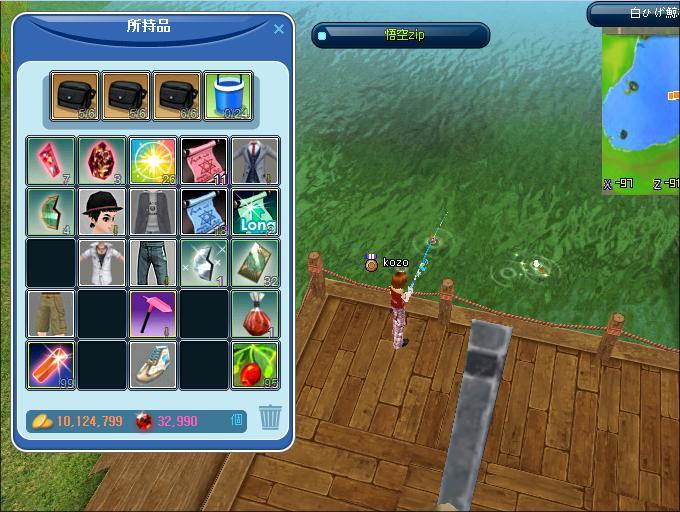Select the white shirt outfit item
Viewport: 680px width, 512px height.
pyautogui.click(x=102, y=263)
